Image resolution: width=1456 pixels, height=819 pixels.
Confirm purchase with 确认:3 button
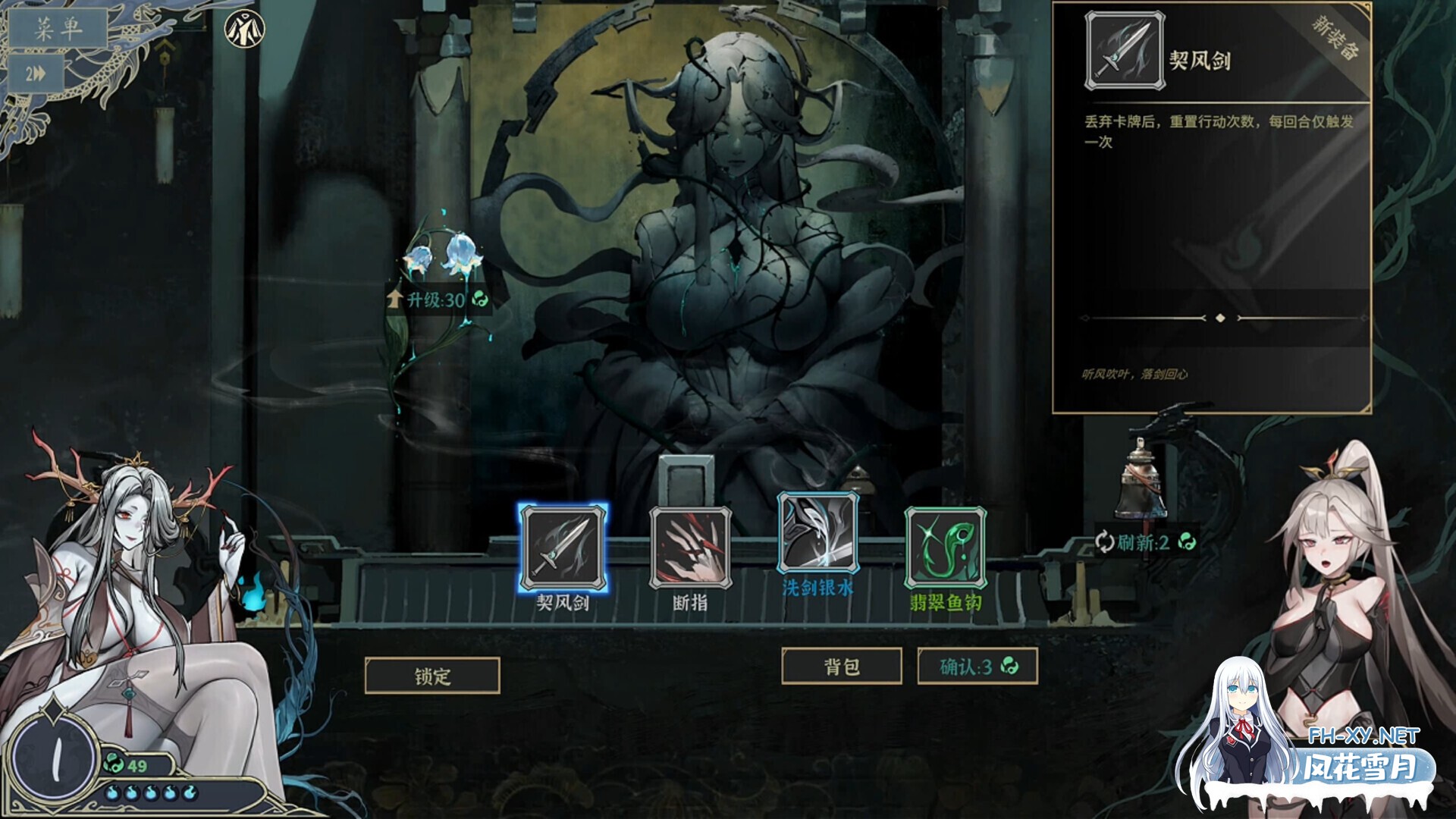coord(977,667)
